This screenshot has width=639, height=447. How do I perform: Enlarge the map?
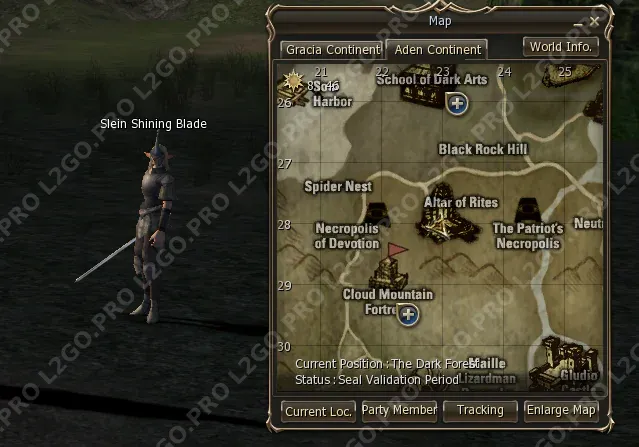tap(562, 410)
